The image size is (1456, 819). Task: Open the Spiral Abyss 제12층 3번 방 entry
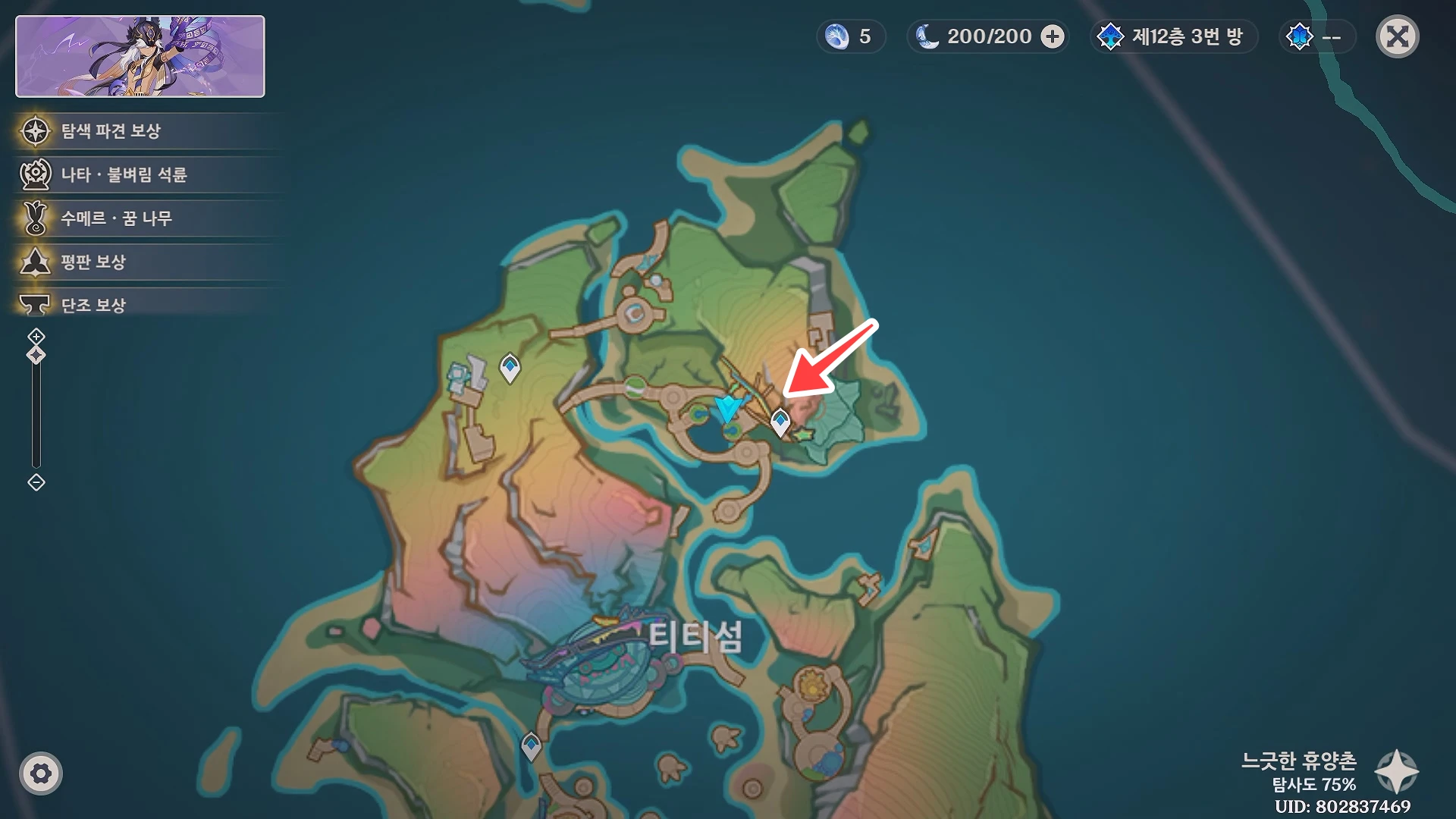point(1173,36)
